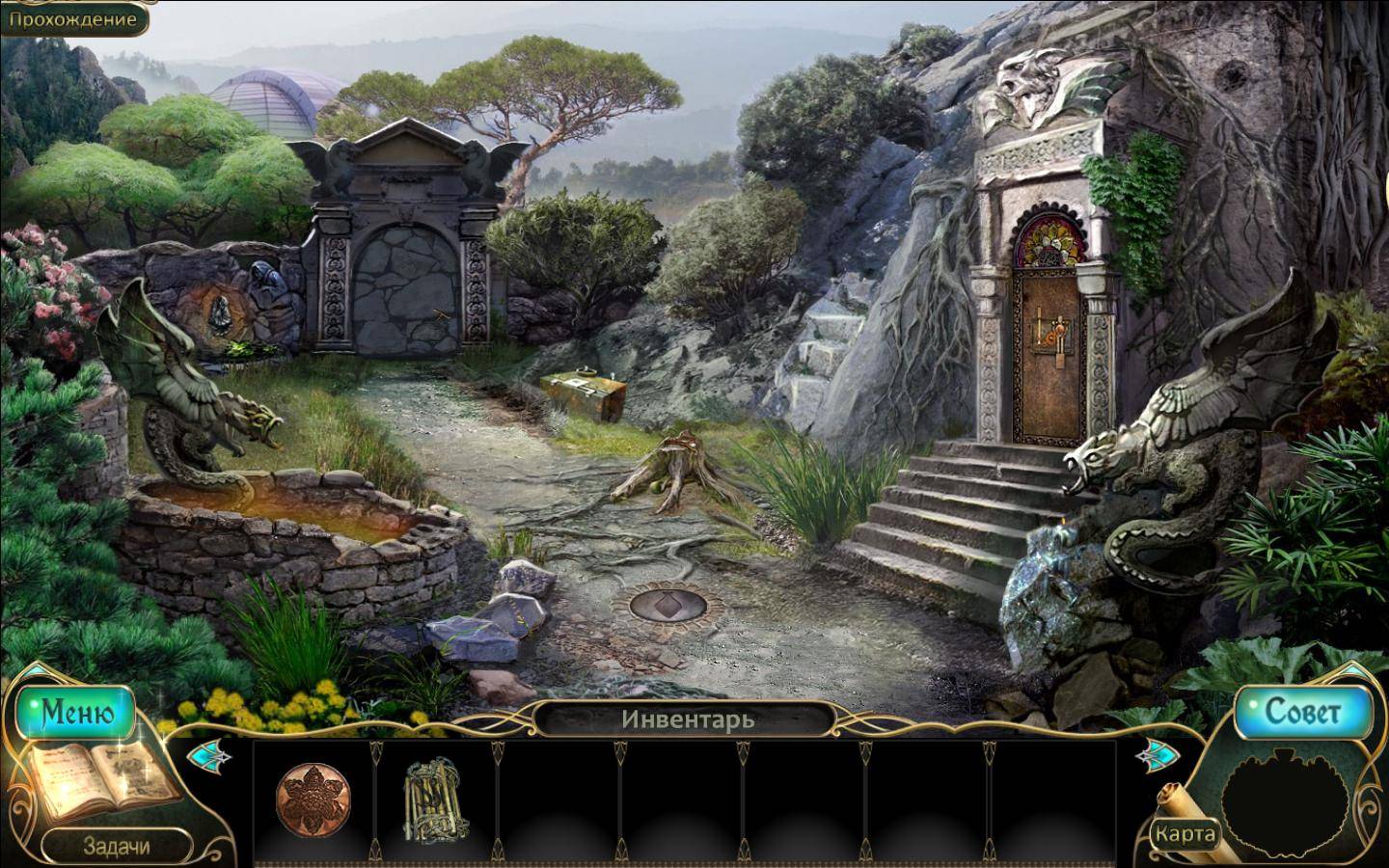
Task: Select the rope ladder inventory item
Action: (435, 800)
